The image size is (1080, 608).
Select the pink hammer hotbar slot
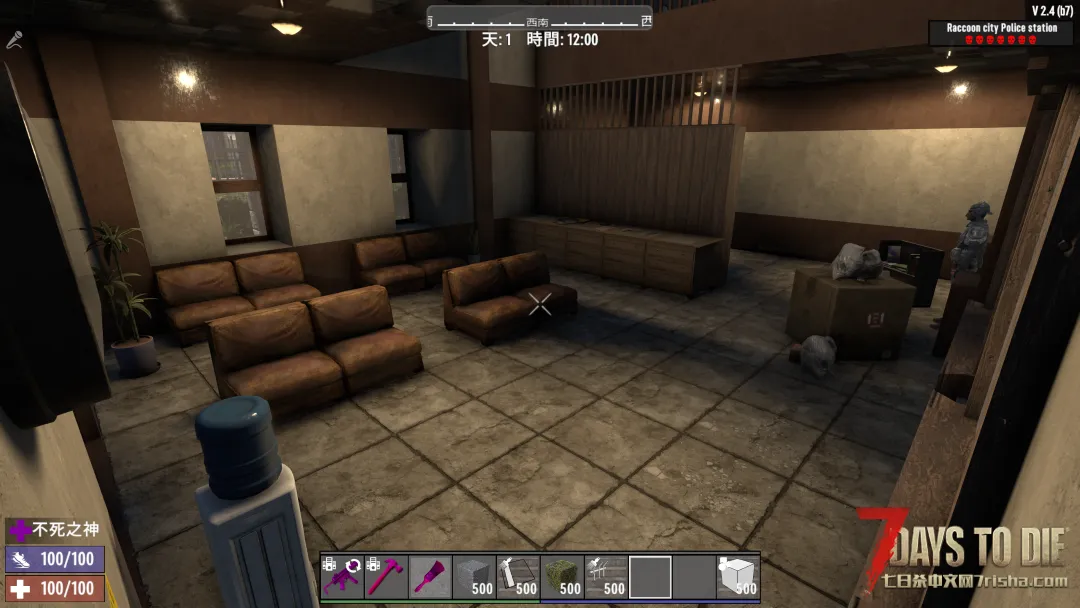pyautogui.click(x=386, y=577)
